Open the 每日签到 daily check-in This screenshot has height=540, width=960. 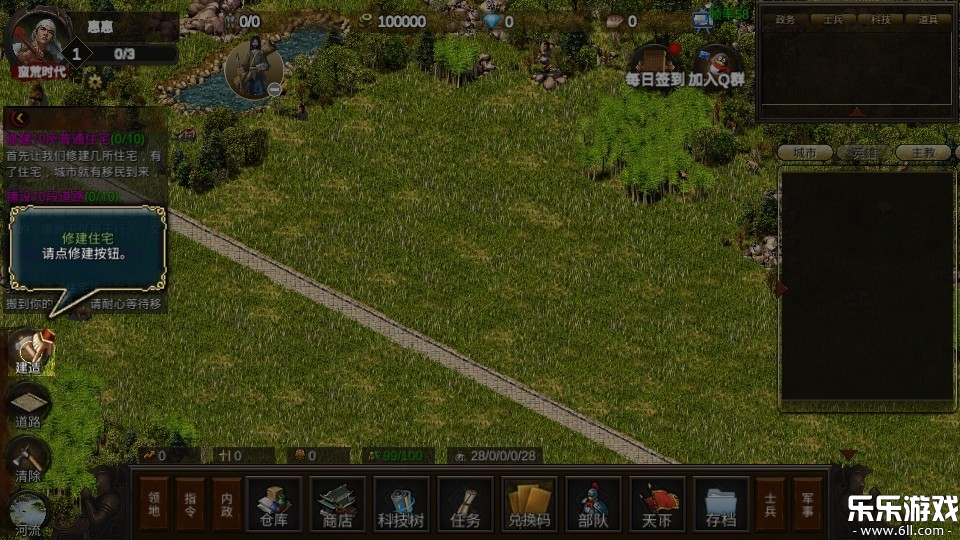655,65
